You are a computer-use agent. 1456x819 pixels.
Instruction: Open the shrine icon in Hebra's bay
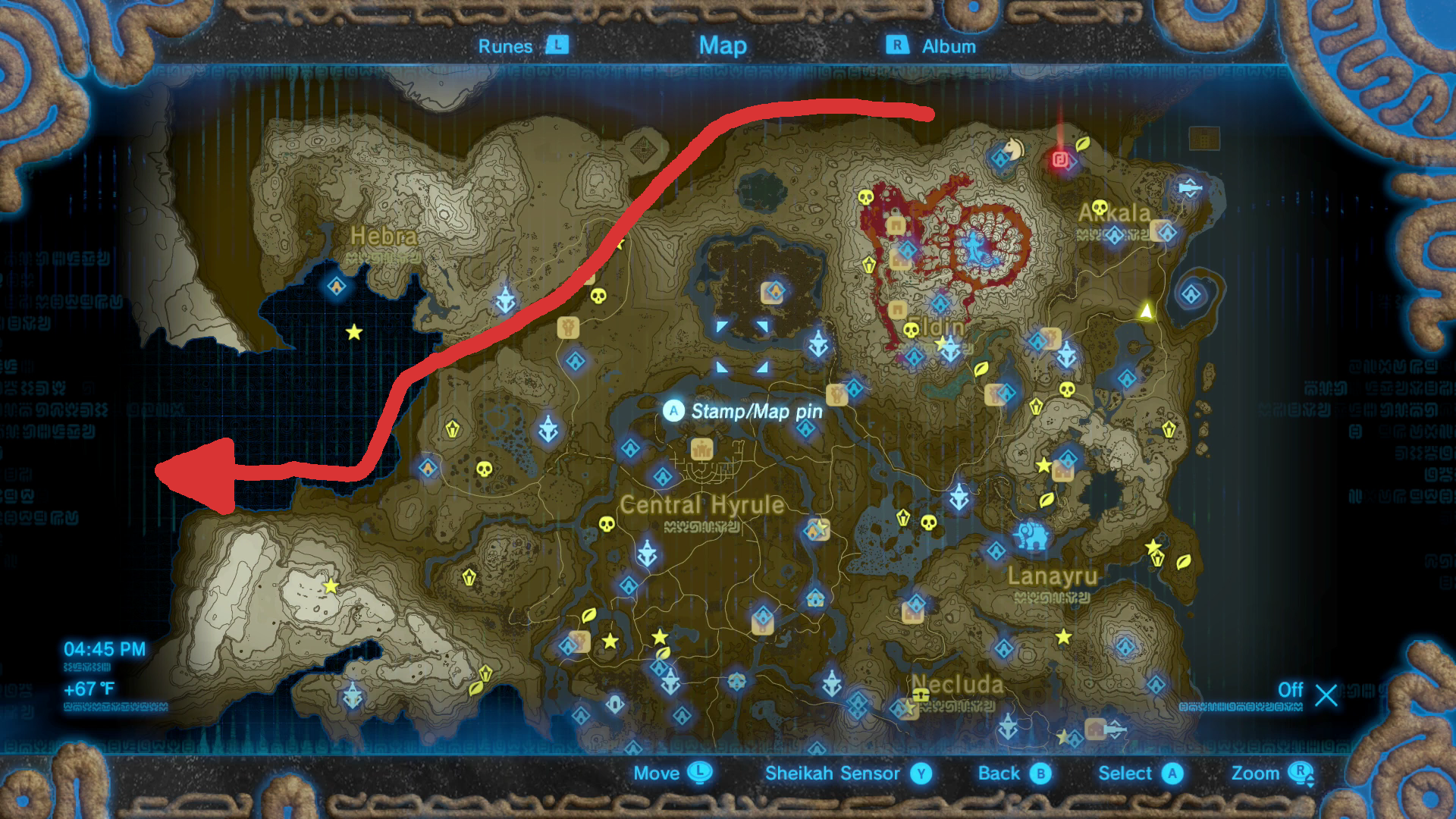point(336,286)
